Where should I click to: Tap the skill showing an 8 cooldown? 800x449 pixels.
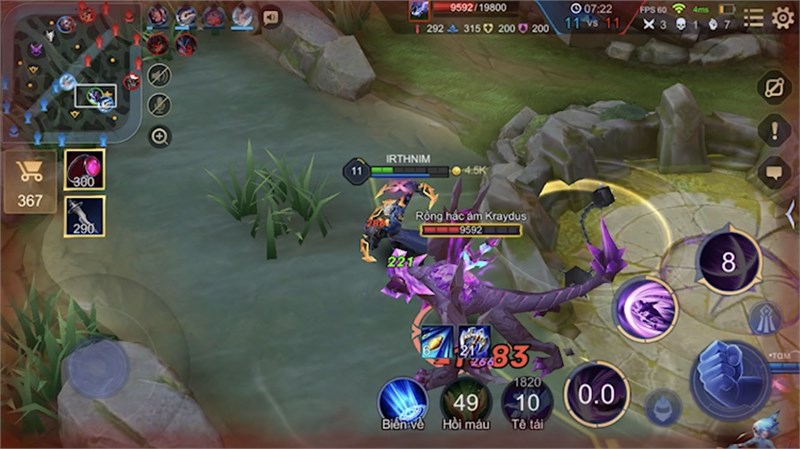point(728,263)
